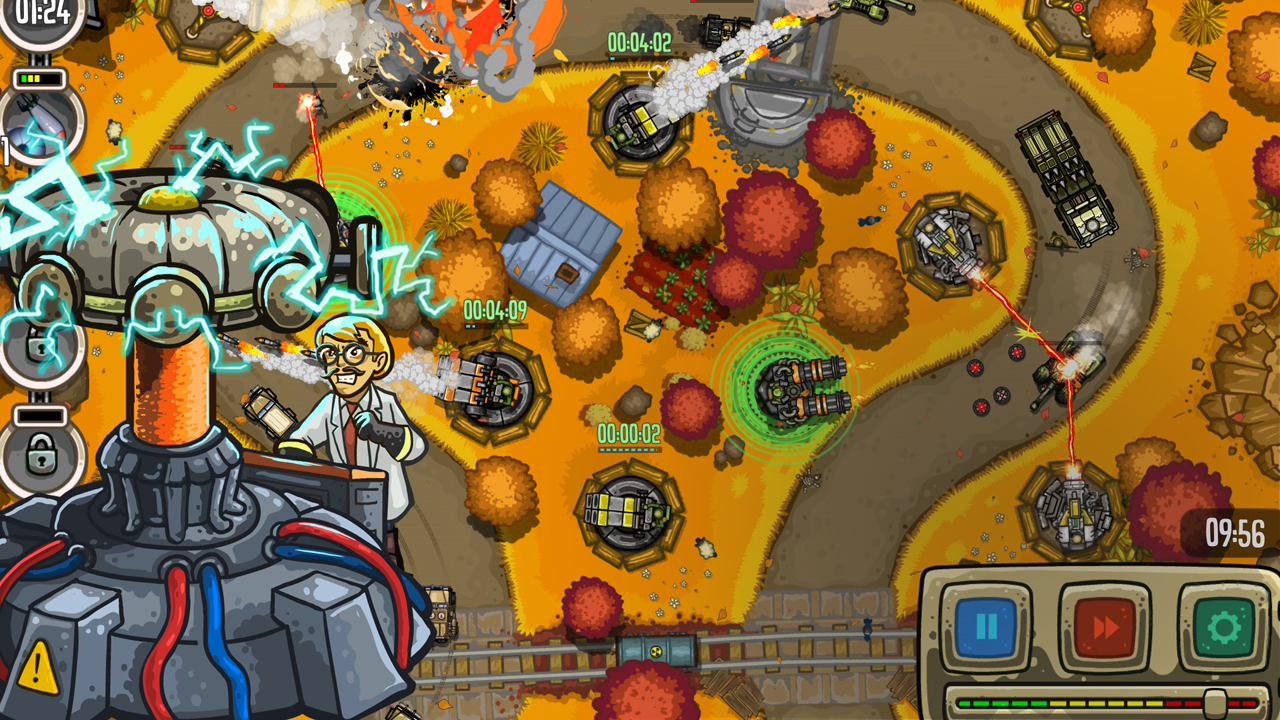
Task: Pause the game with the blue pause button
Action: (x=986, y=625)
